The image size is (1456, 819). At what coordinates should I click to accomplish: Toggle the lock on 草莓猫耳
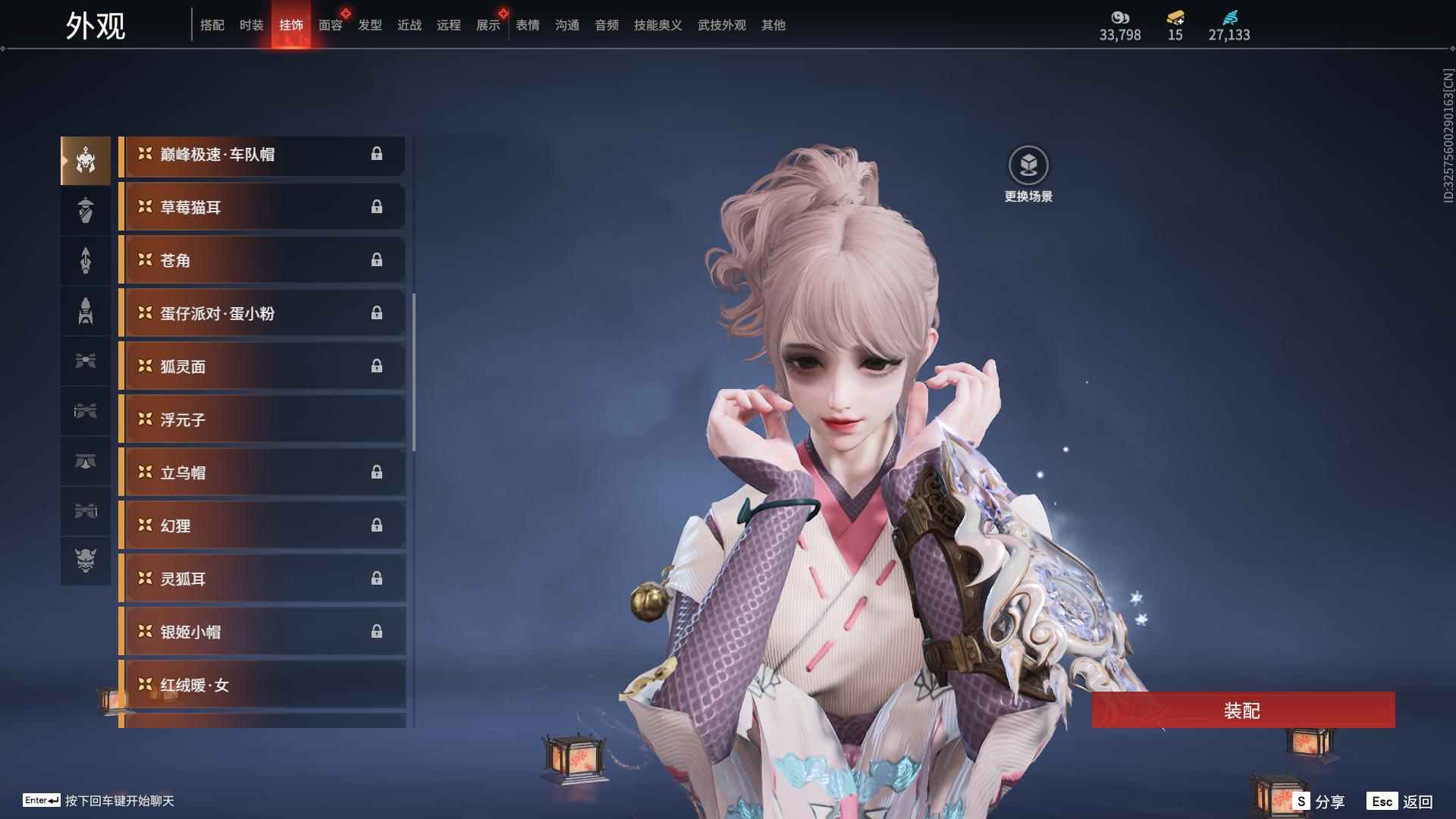tap(378, 207)
